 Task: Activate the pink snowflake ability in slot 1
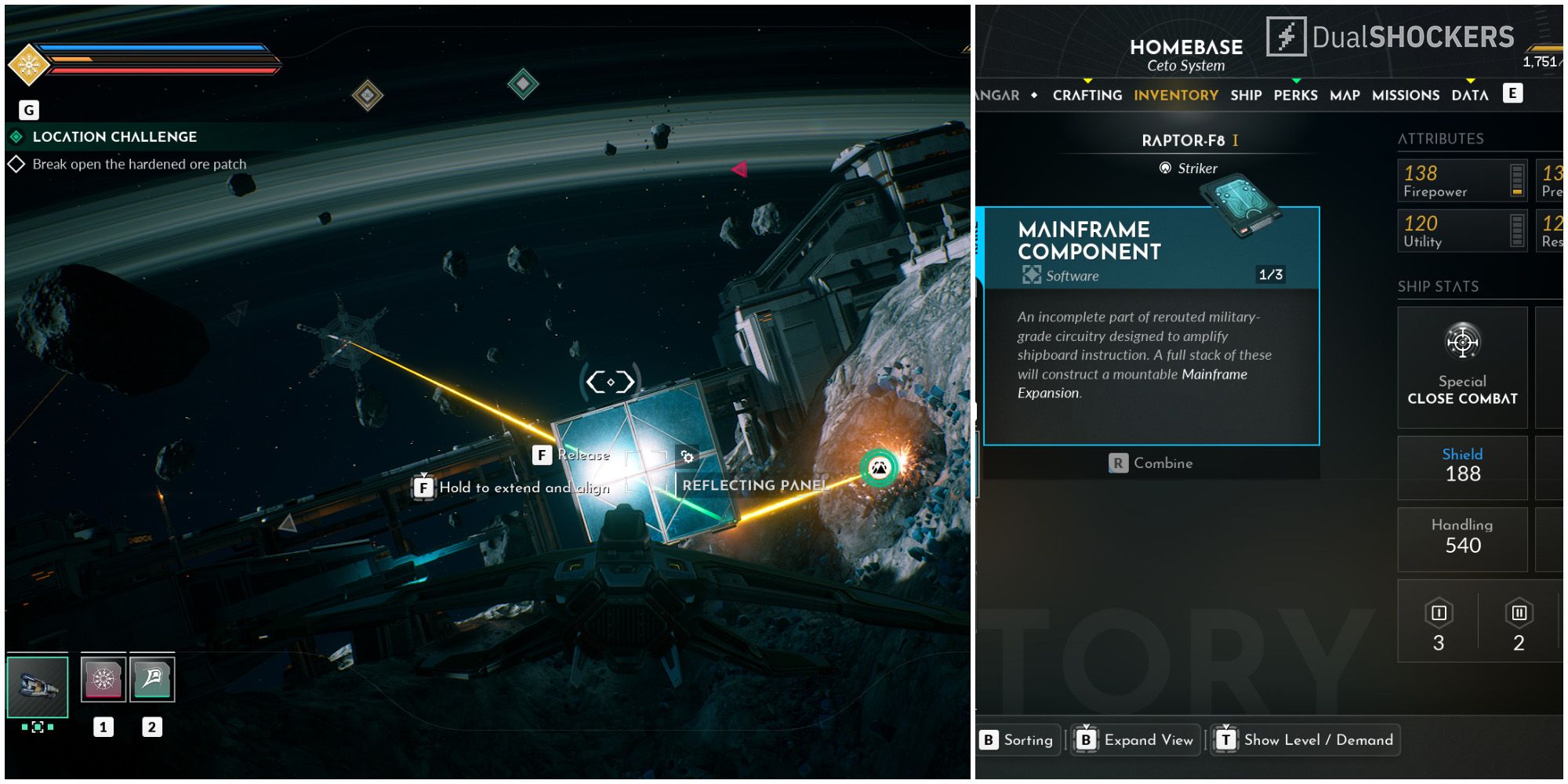point(103,679)
